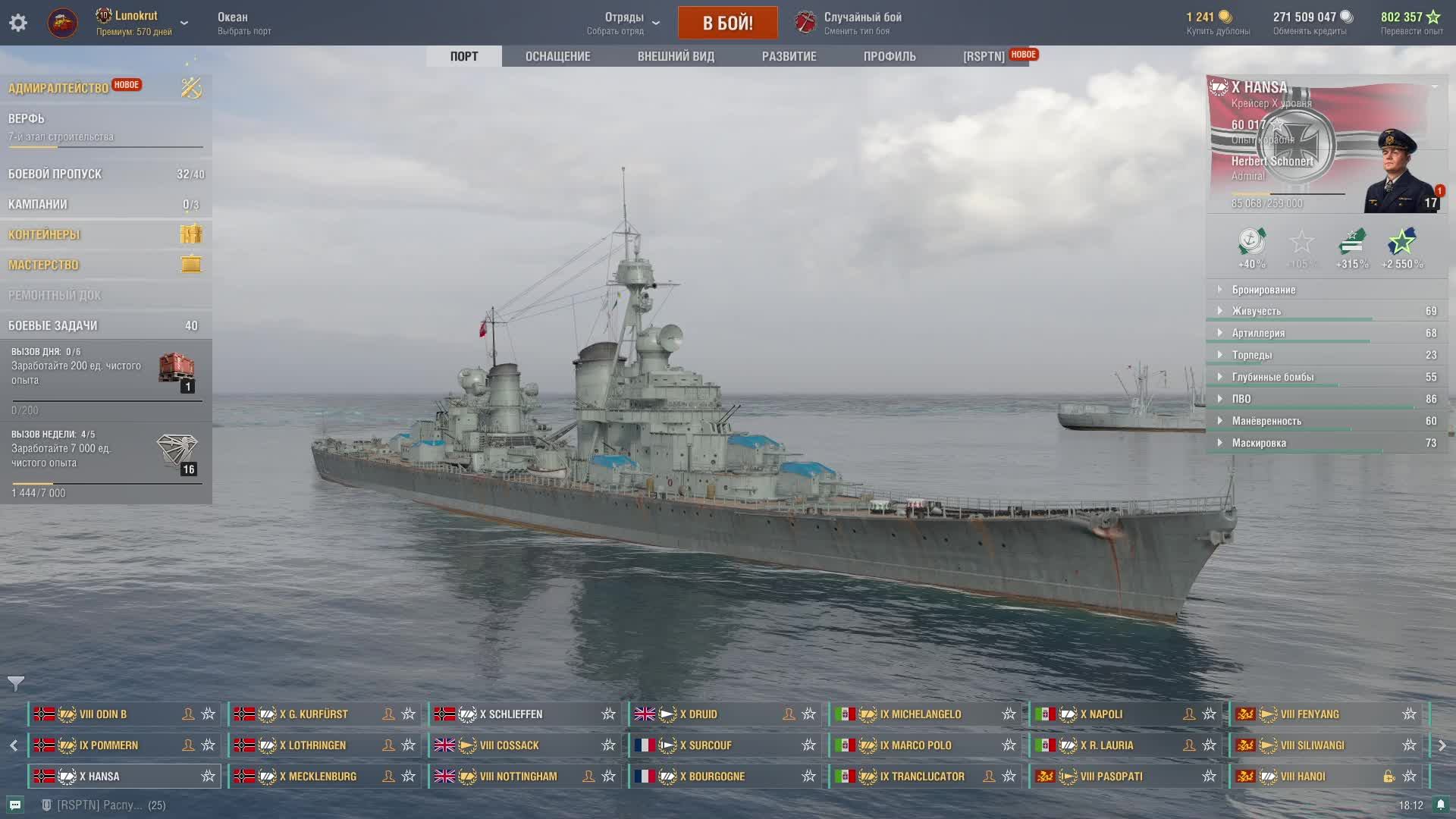Open the ВНЕШНИЙ ВИД tab
Viewport: 1456px width, 819px height.
[x=676, y=56]
